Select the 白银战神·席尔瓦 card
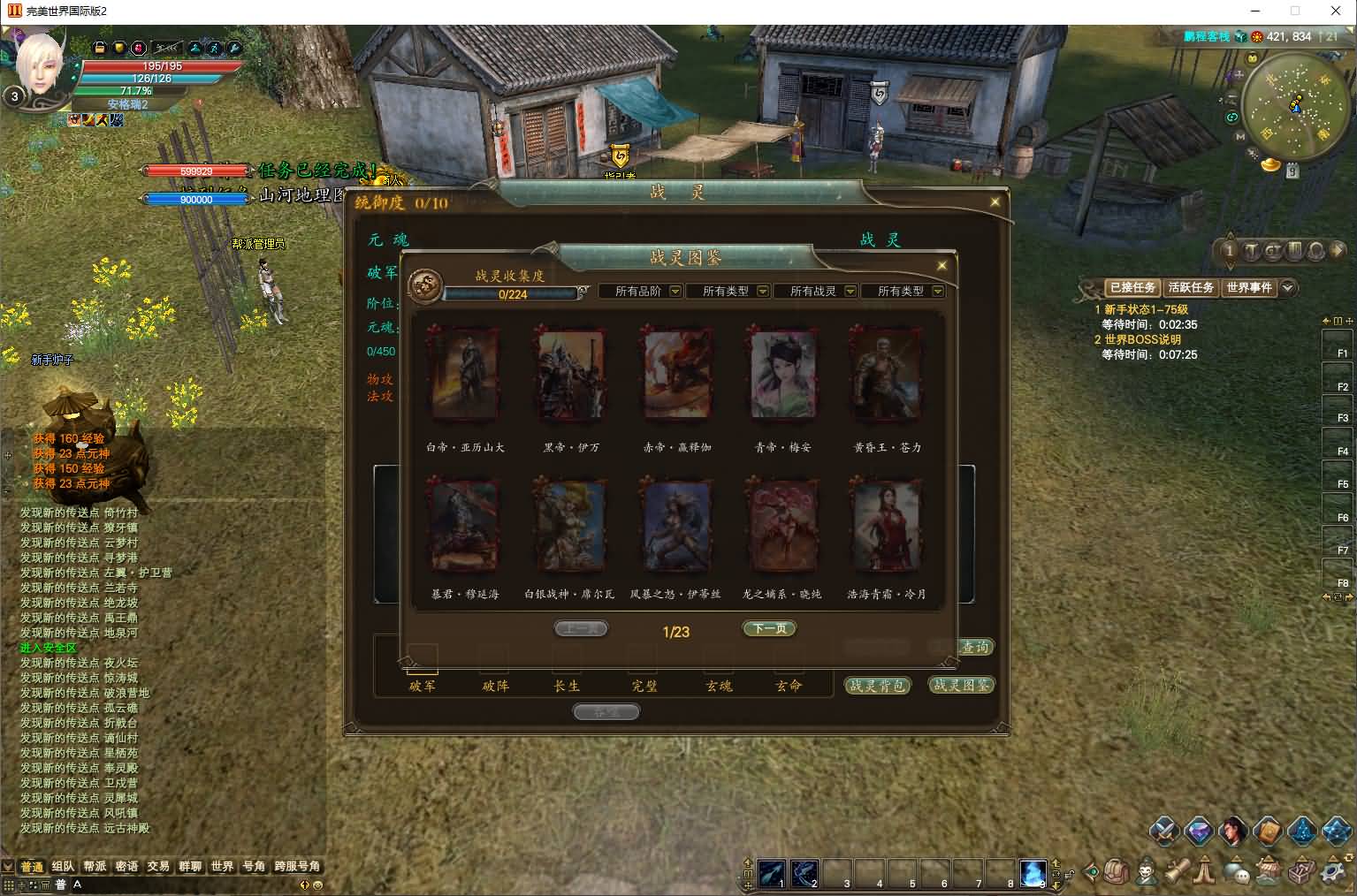This screenshot has width=1357, height=896. (570, 526)
